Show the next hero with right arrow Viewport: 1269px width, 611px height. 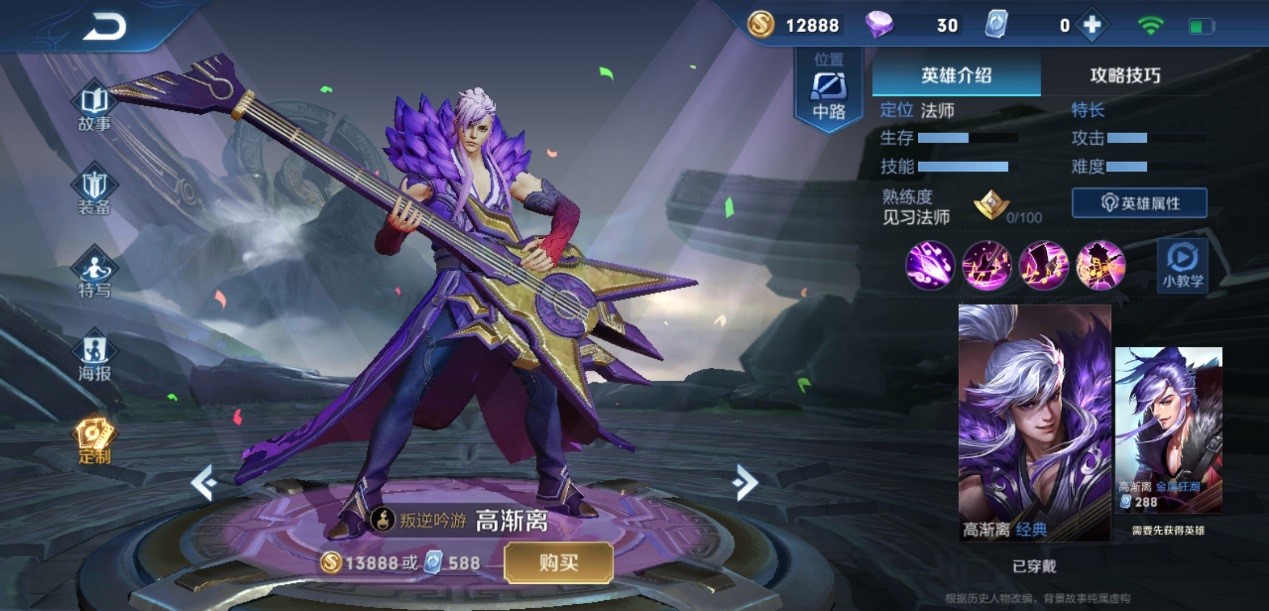coord(745,483)
